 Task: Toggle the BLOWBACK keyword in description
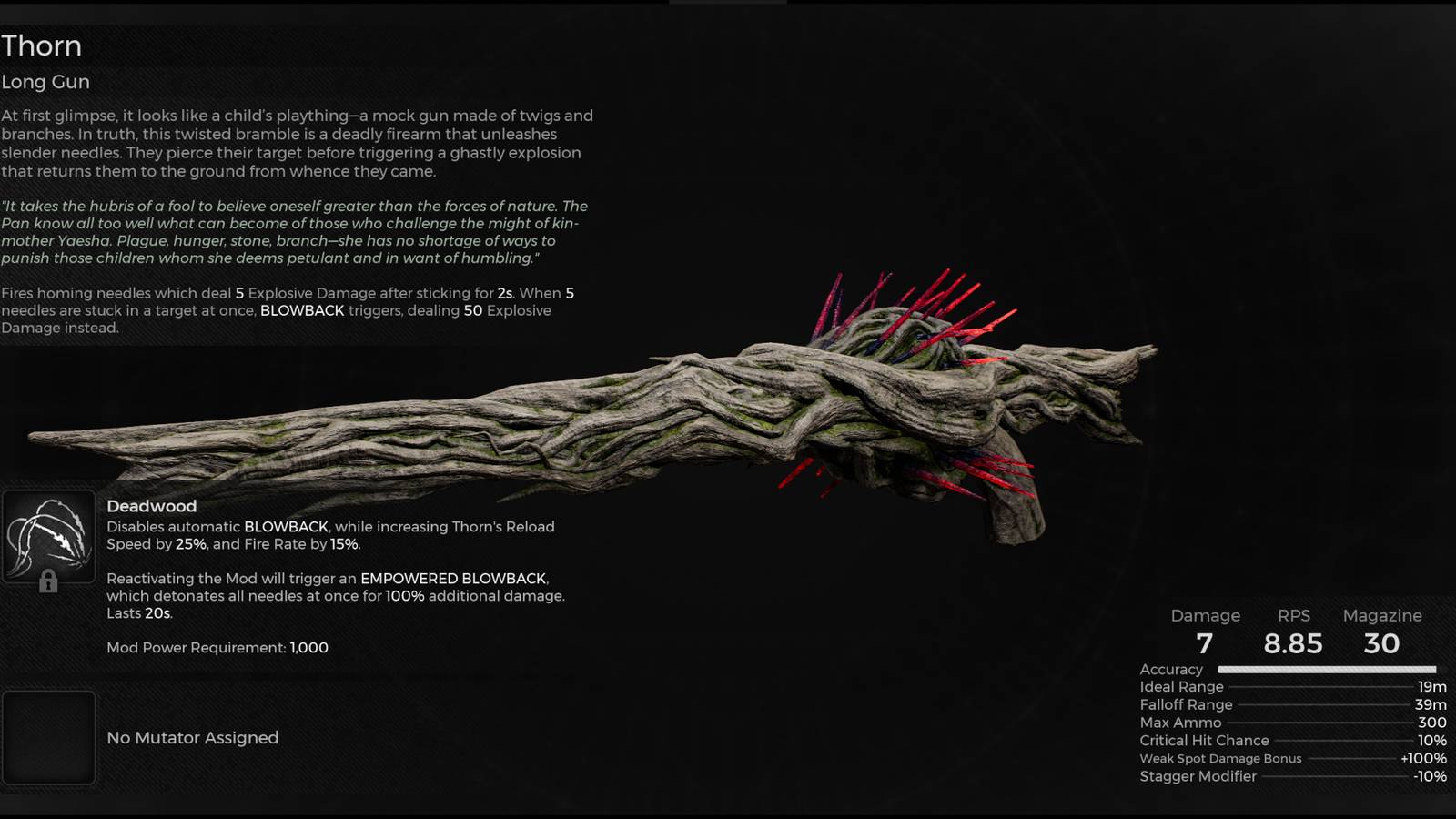[303, 310]
